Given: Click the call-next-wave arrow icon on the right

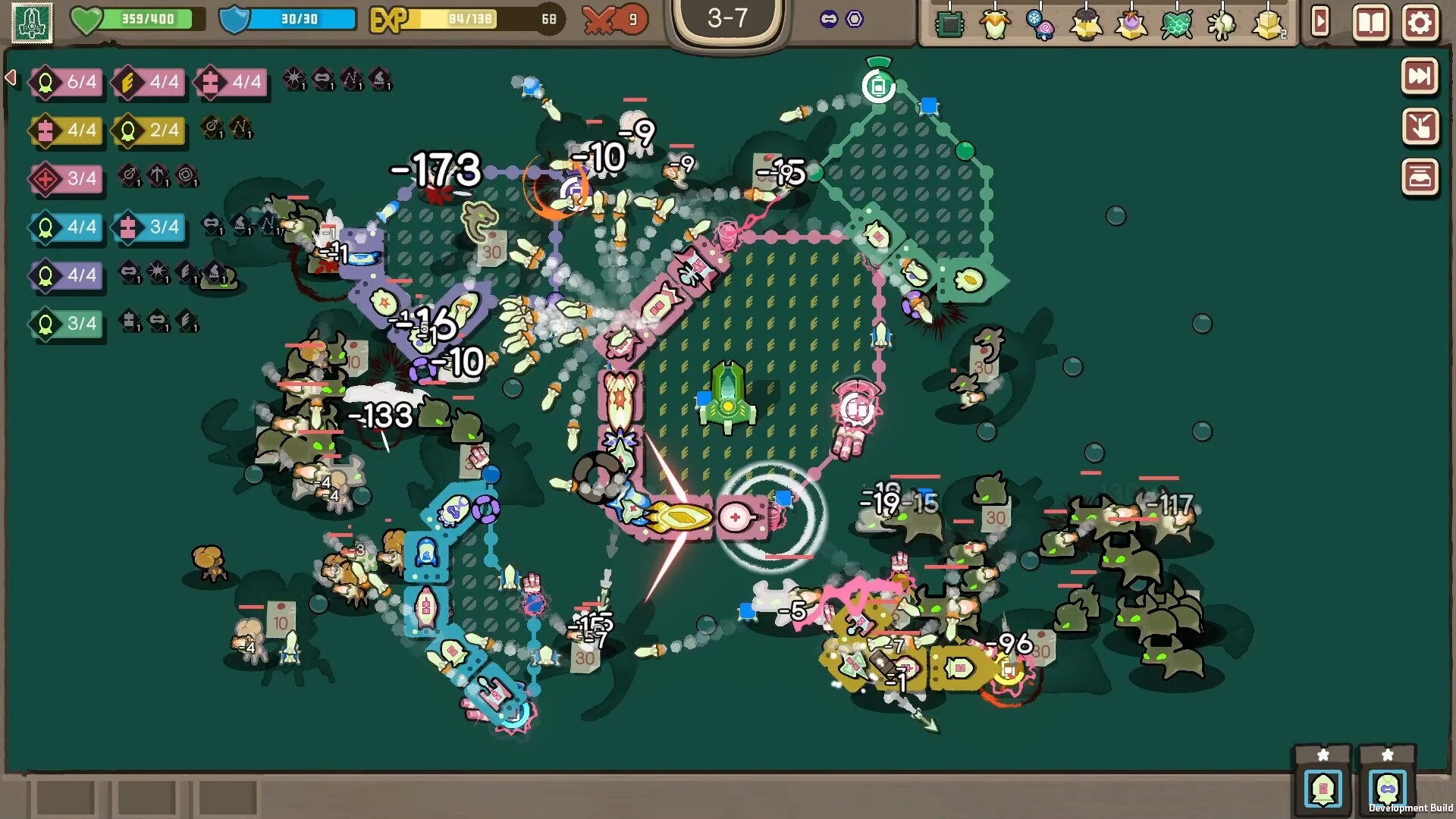Looking at the screenshot, I should (x=1420, y=128).
